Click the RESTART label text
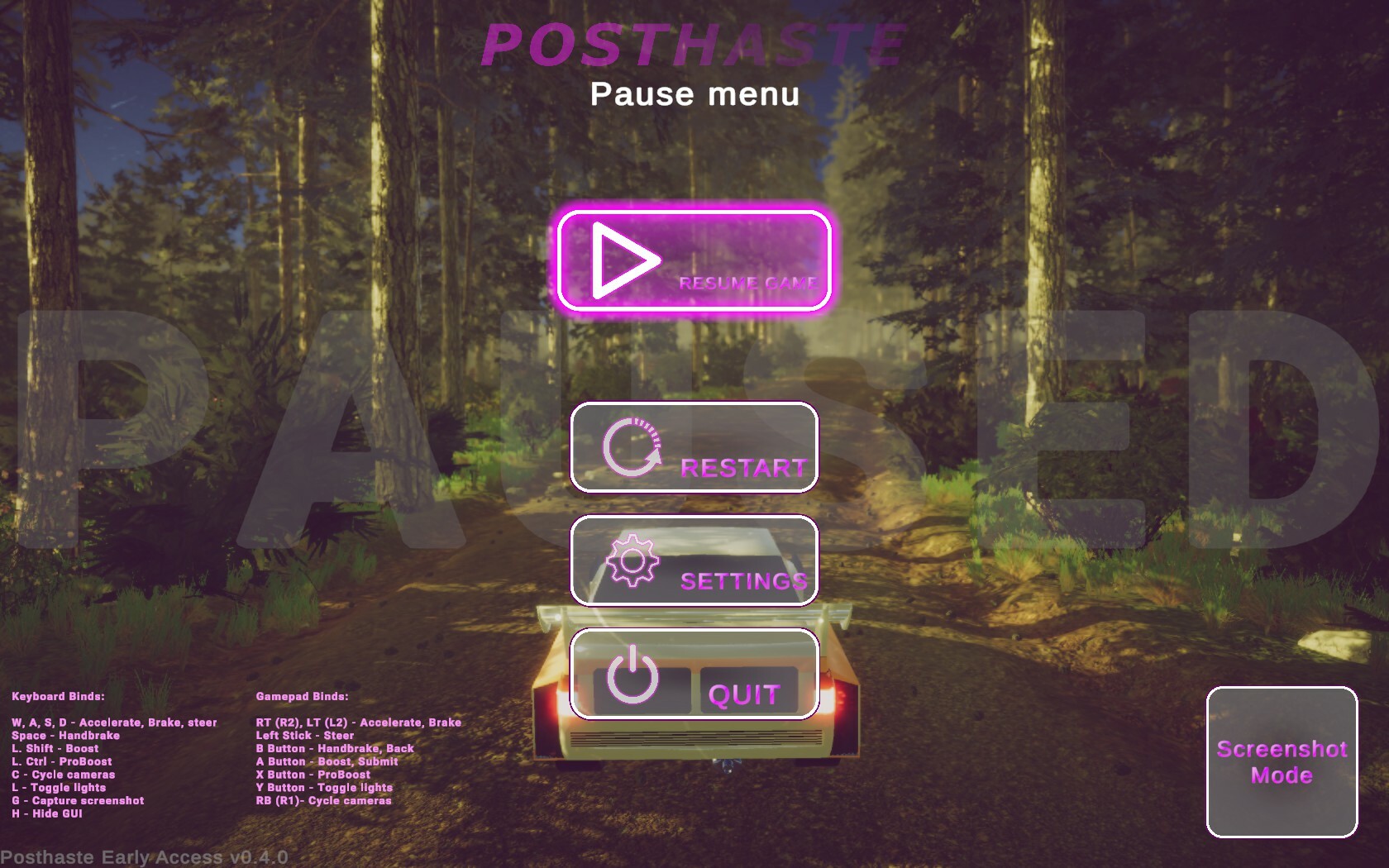This screenshot has height=868, width=1389. (x=742, y=468)
